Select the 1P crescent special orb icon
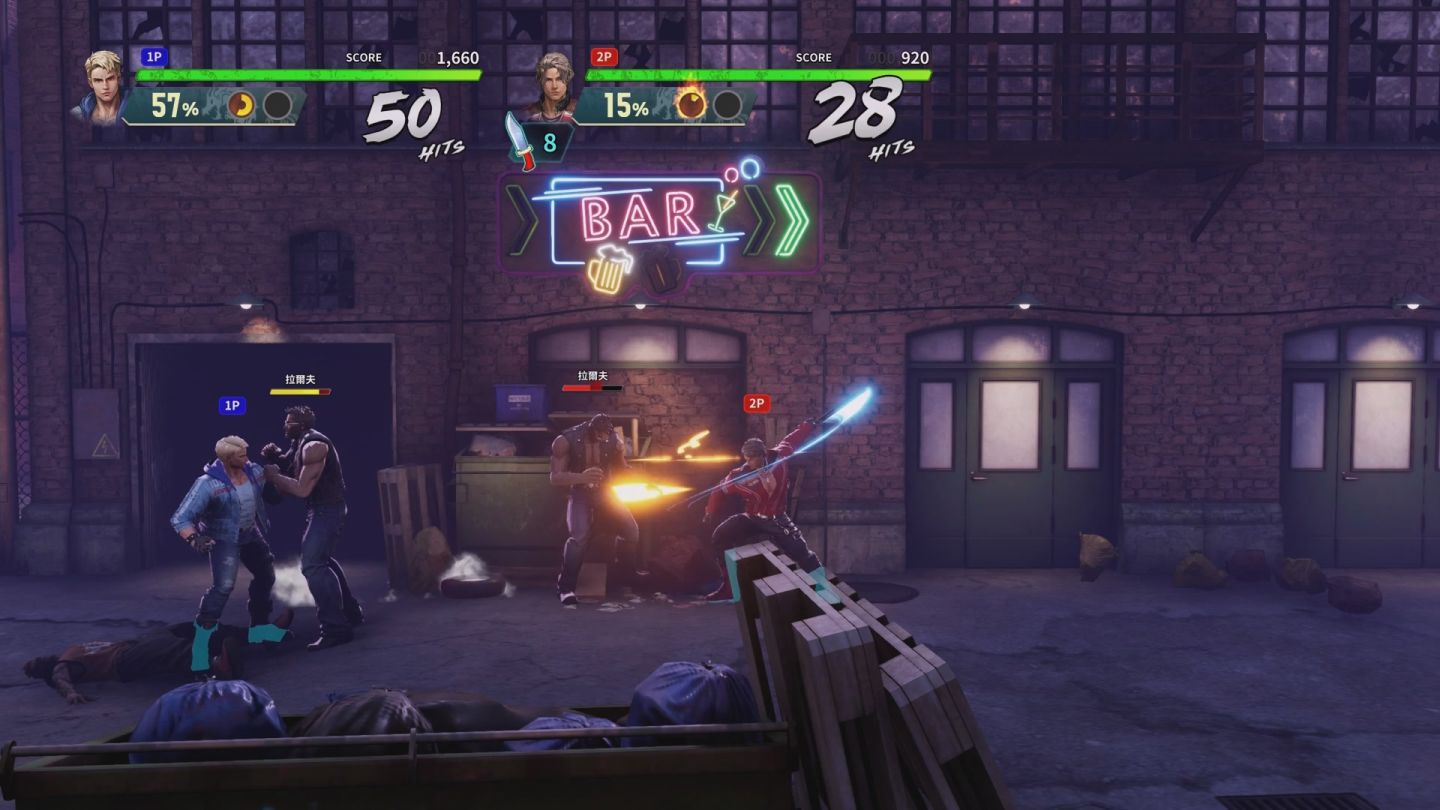This screenshot has height=810, width=1440. point(242,105)
